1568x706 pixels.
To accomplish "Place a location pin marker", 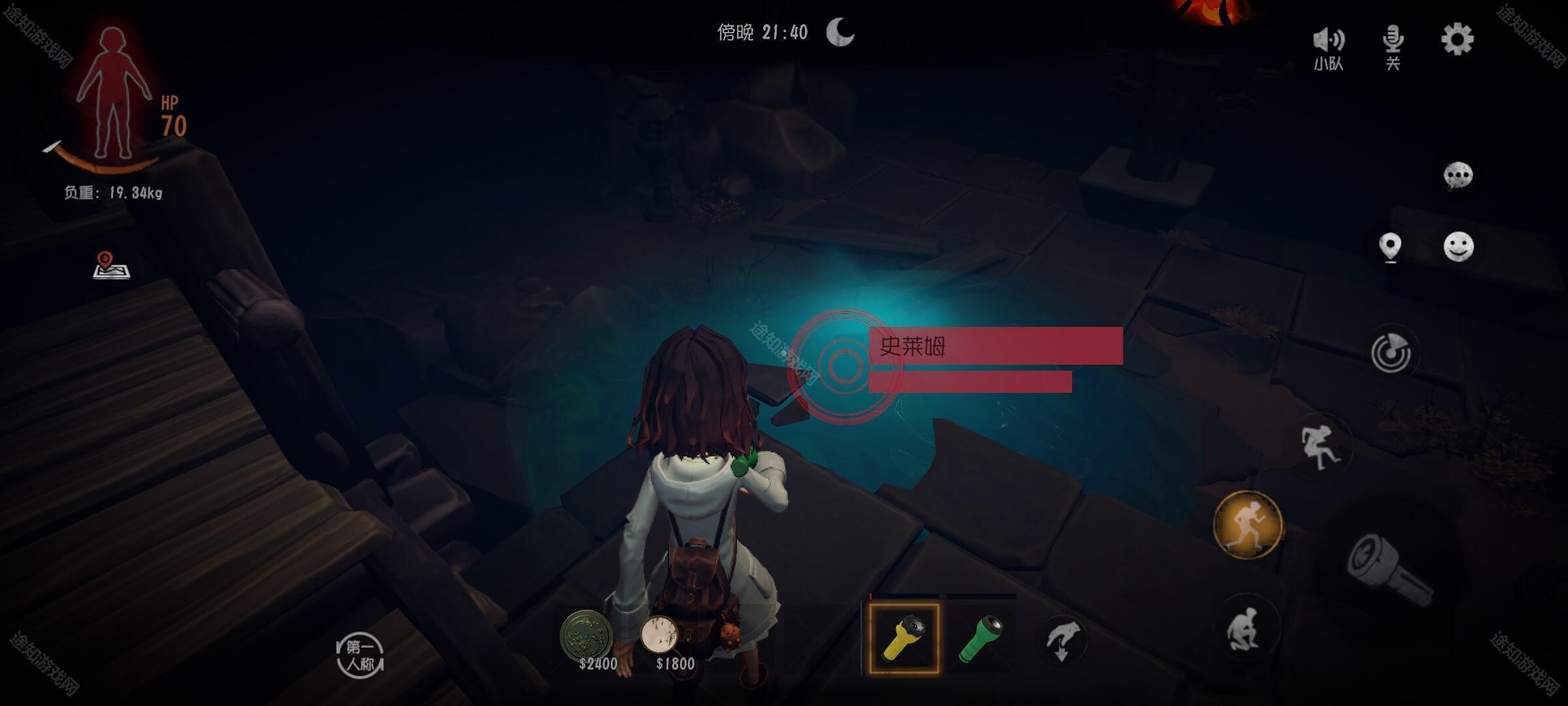I will pos(1390,248).
